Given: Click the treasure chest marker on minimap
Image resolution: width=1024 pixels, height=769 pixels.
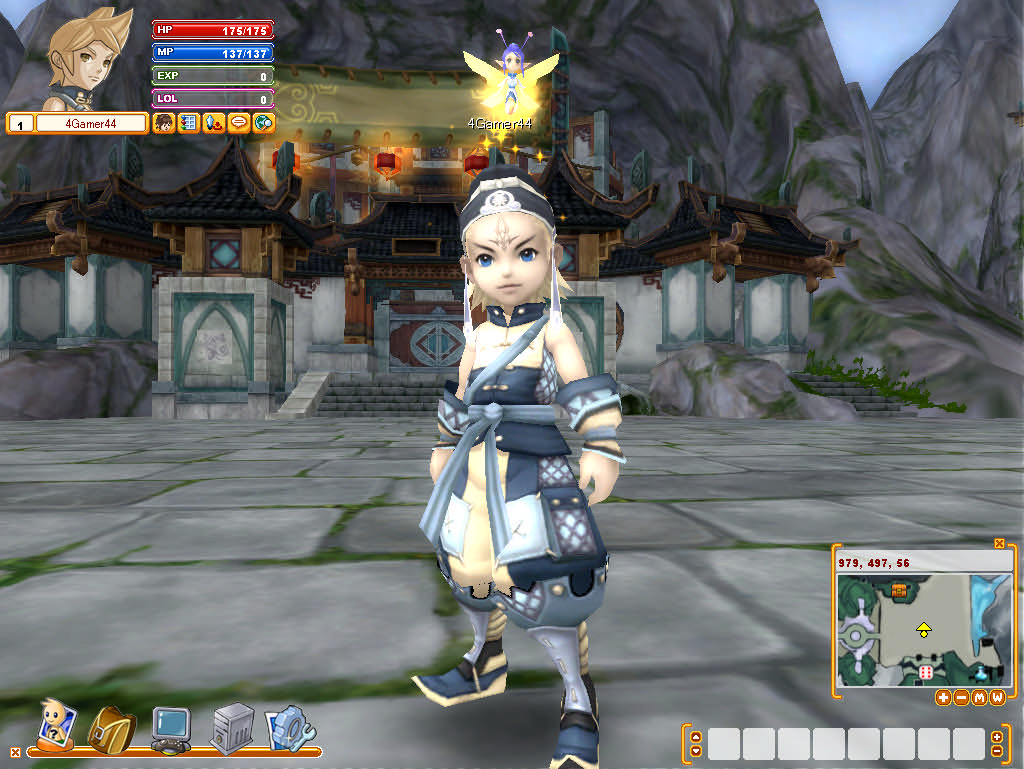Looking at the screenshot, I should click(899, 592).
